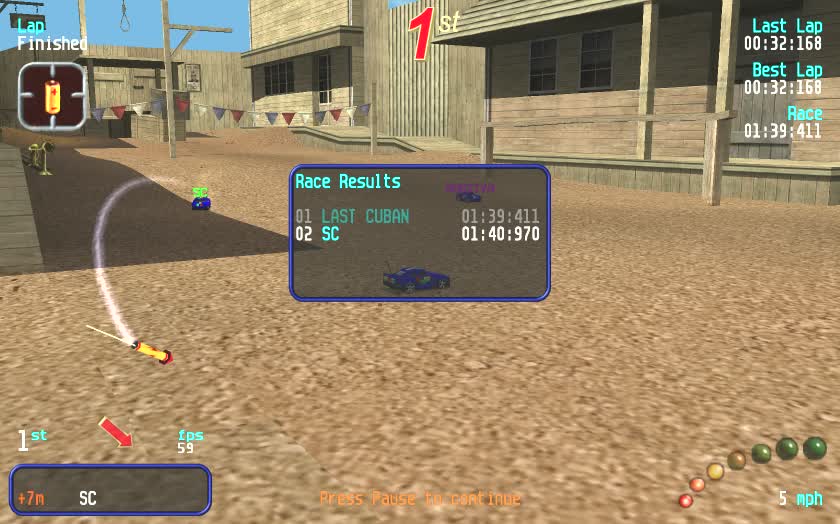Choose SC's row in Race Results

click(417, 235)
